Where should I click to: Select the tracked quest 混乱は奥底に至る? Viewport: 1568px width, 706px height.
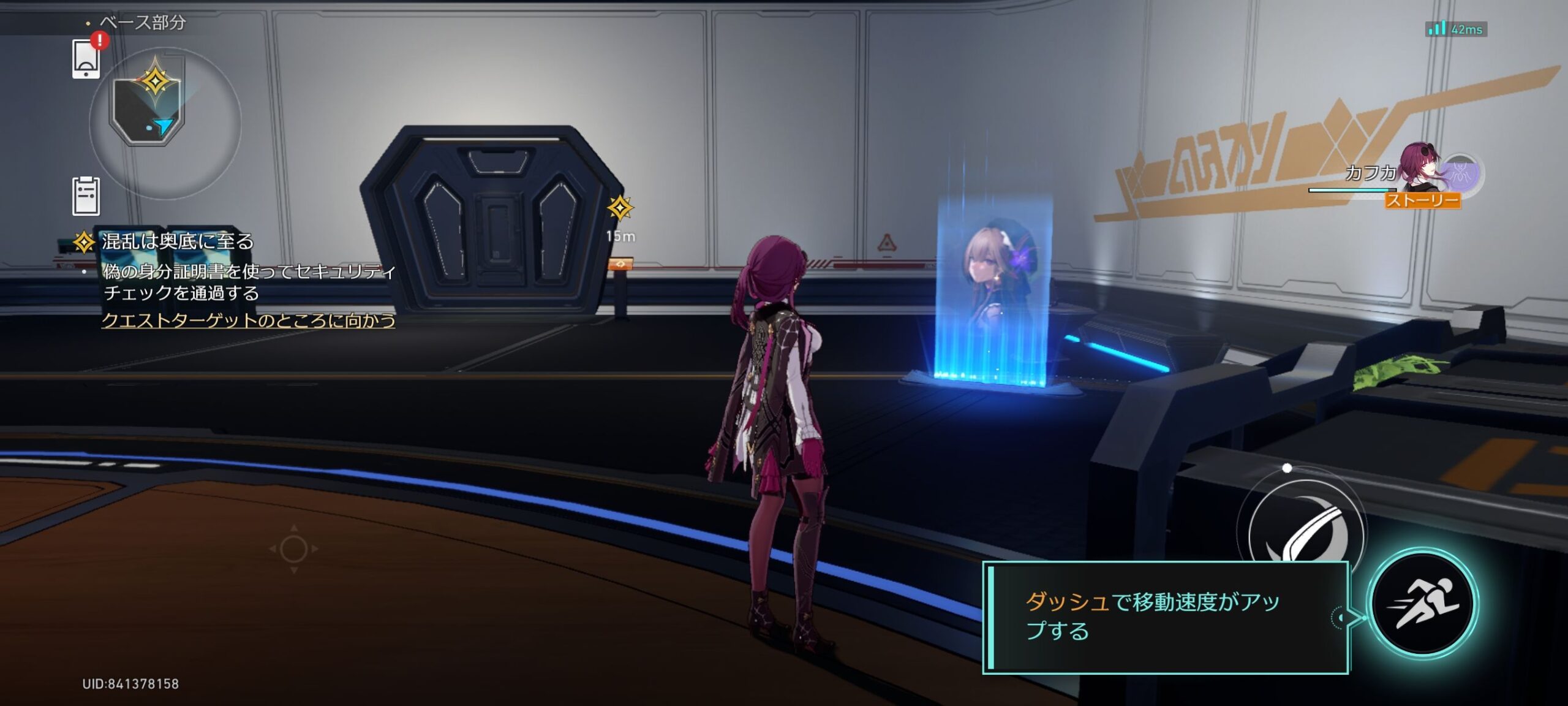tap(177, 241)
